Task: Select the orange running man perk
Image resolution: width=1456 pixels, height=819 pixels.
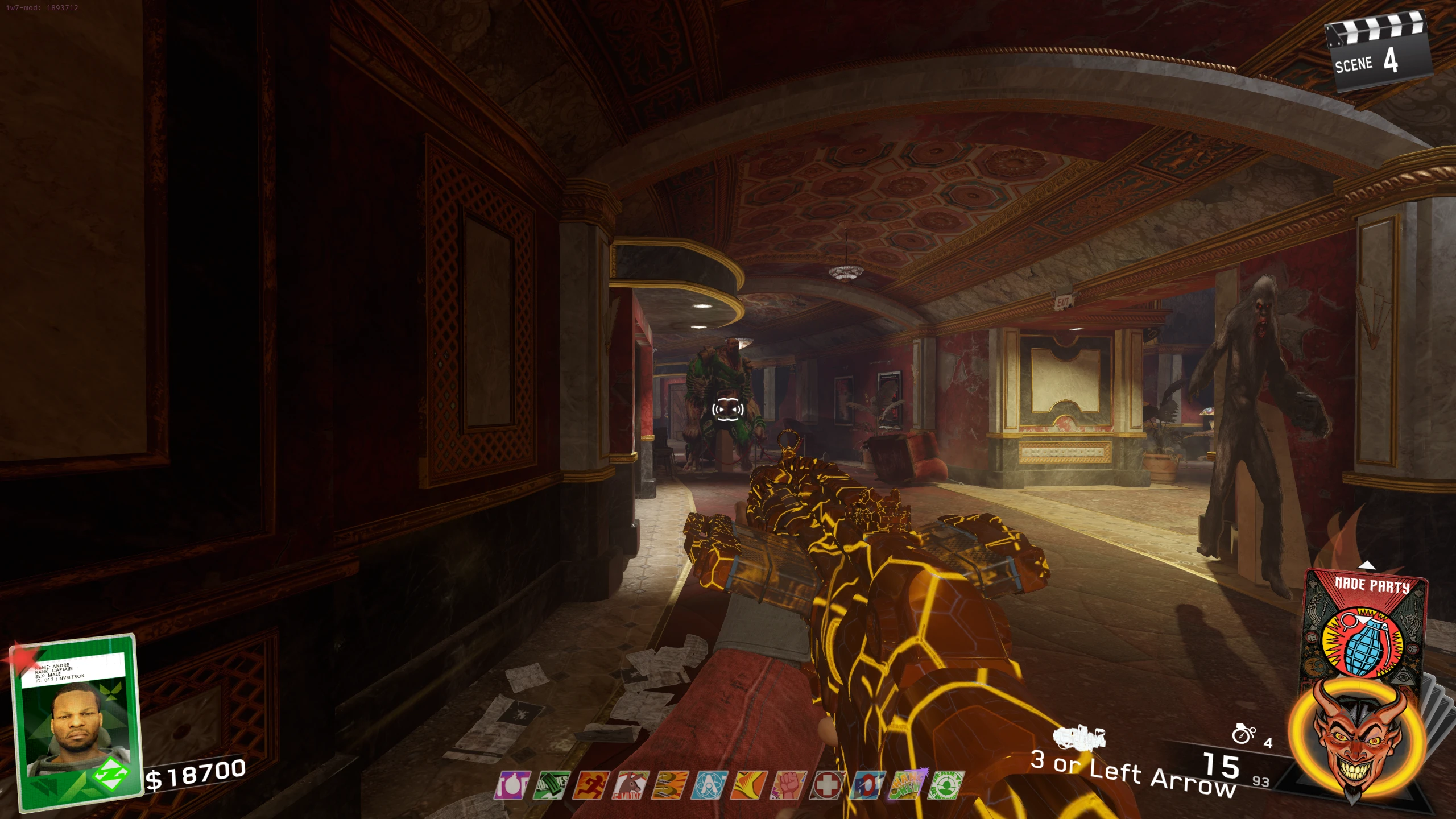Action: click(x=591, y=785)
